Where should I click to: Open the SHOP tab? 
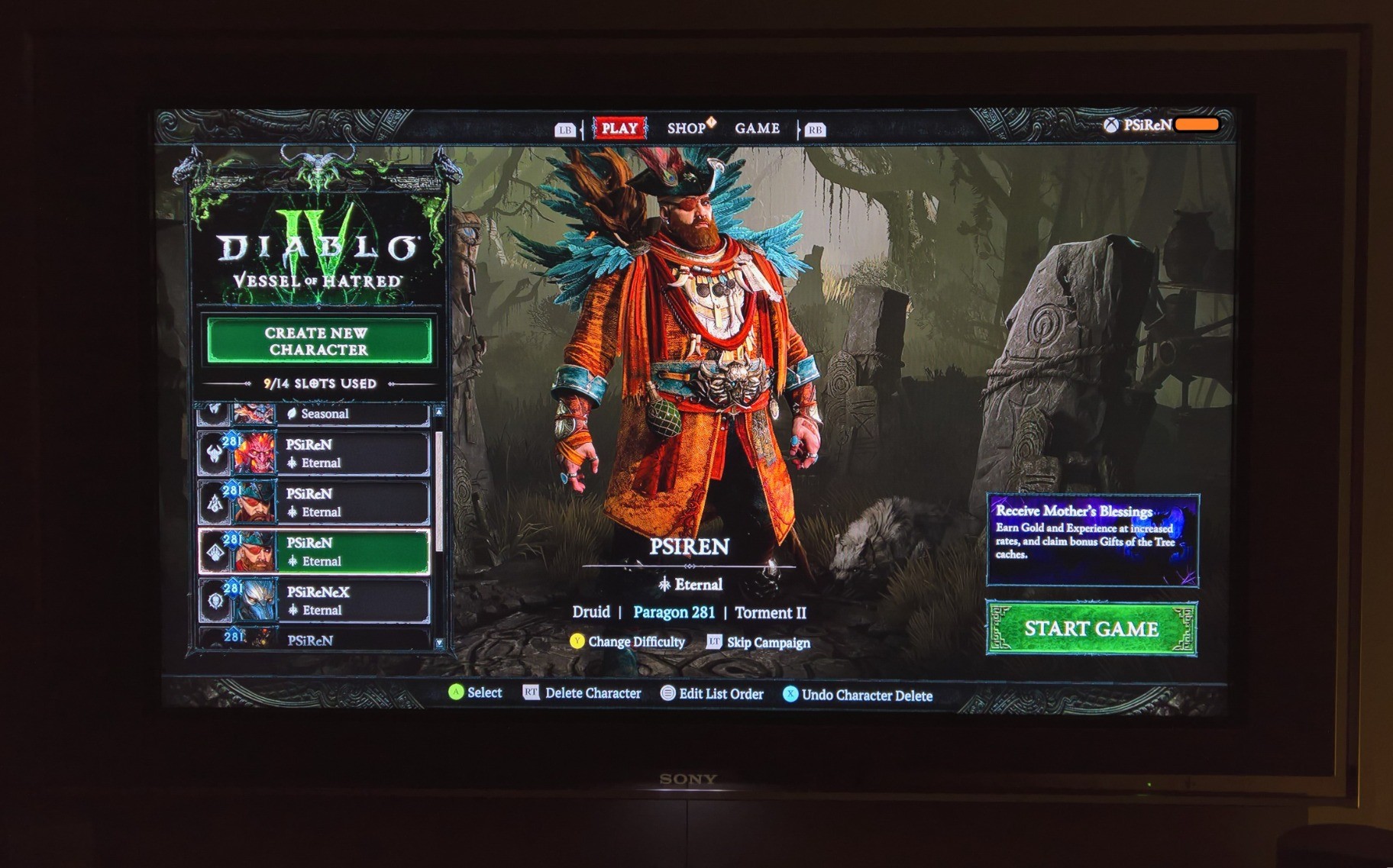pyautogui.click(x=687, y=128)
